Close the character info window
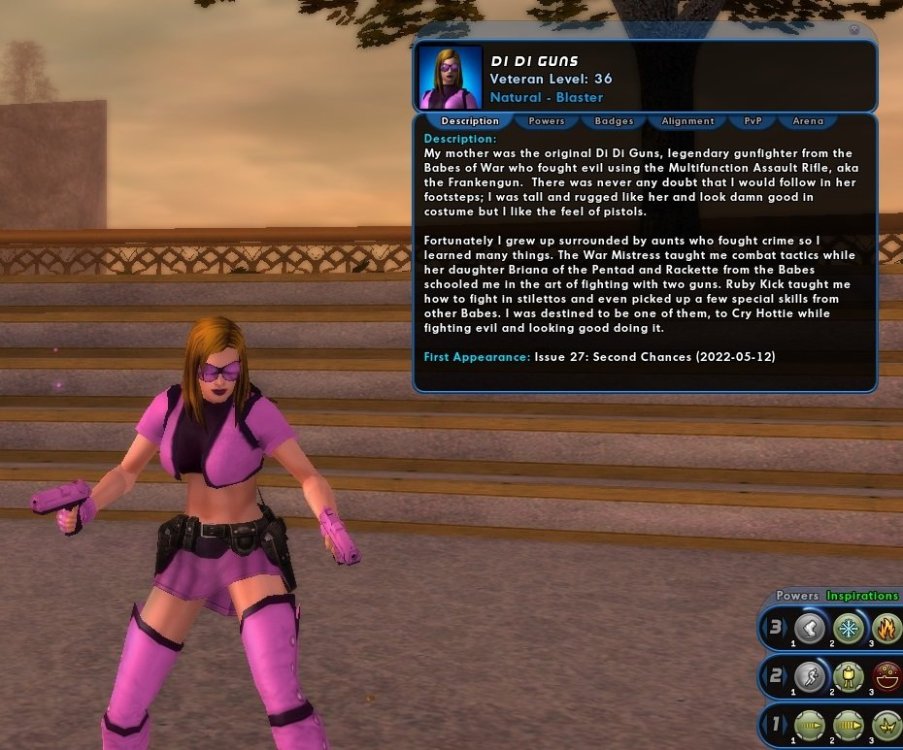Viewport: 903px width, 750px height. pos(854,30)
